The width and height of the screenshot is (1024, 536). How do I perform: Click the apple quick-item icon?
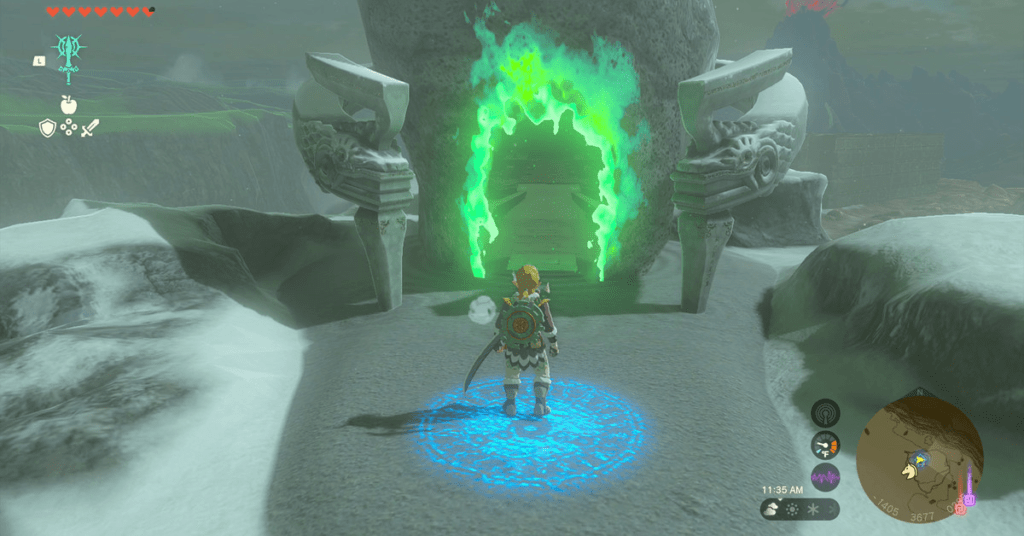point(68,104)
